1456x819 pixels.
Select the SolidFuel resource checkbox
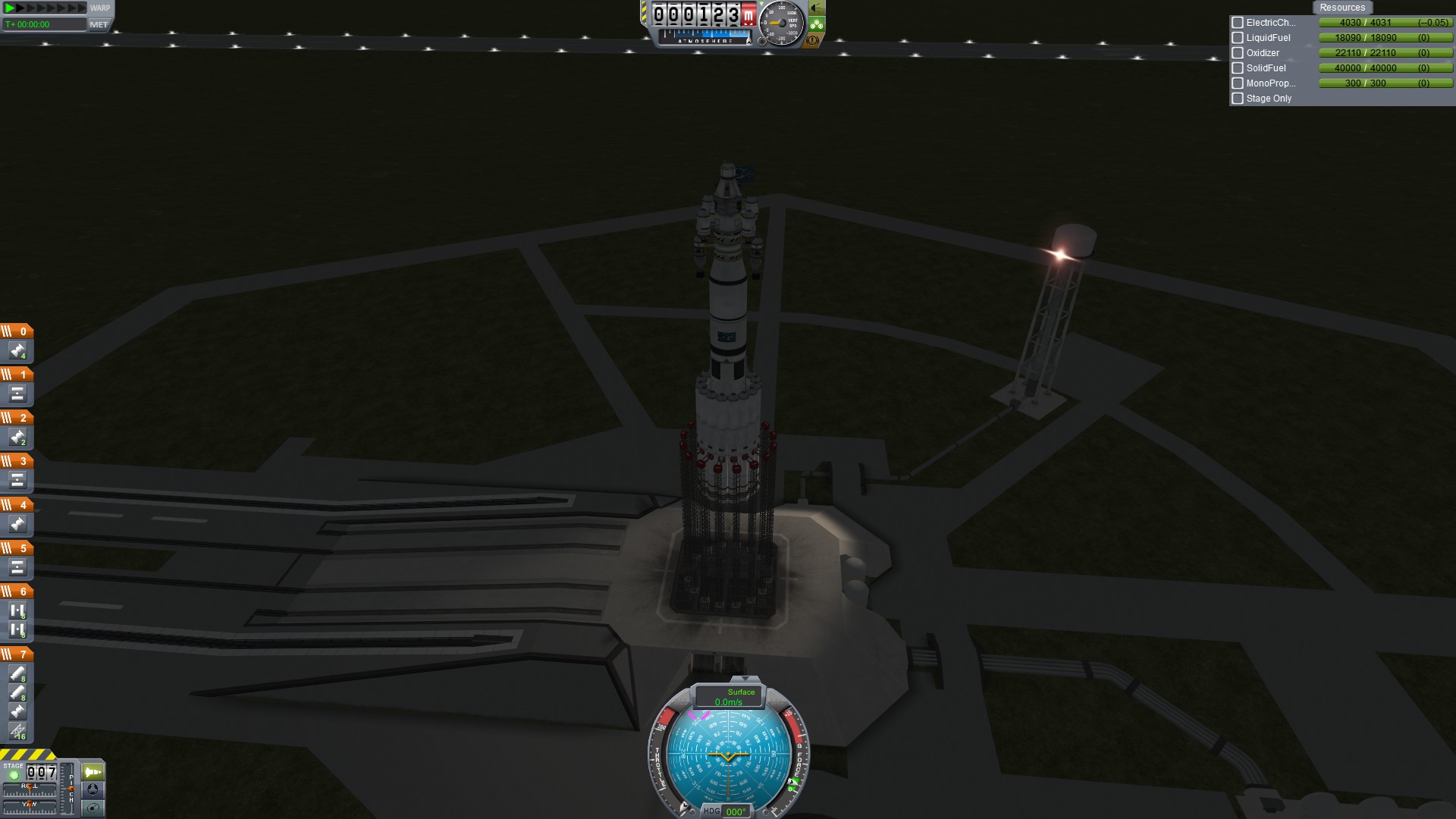point(1238,68)
